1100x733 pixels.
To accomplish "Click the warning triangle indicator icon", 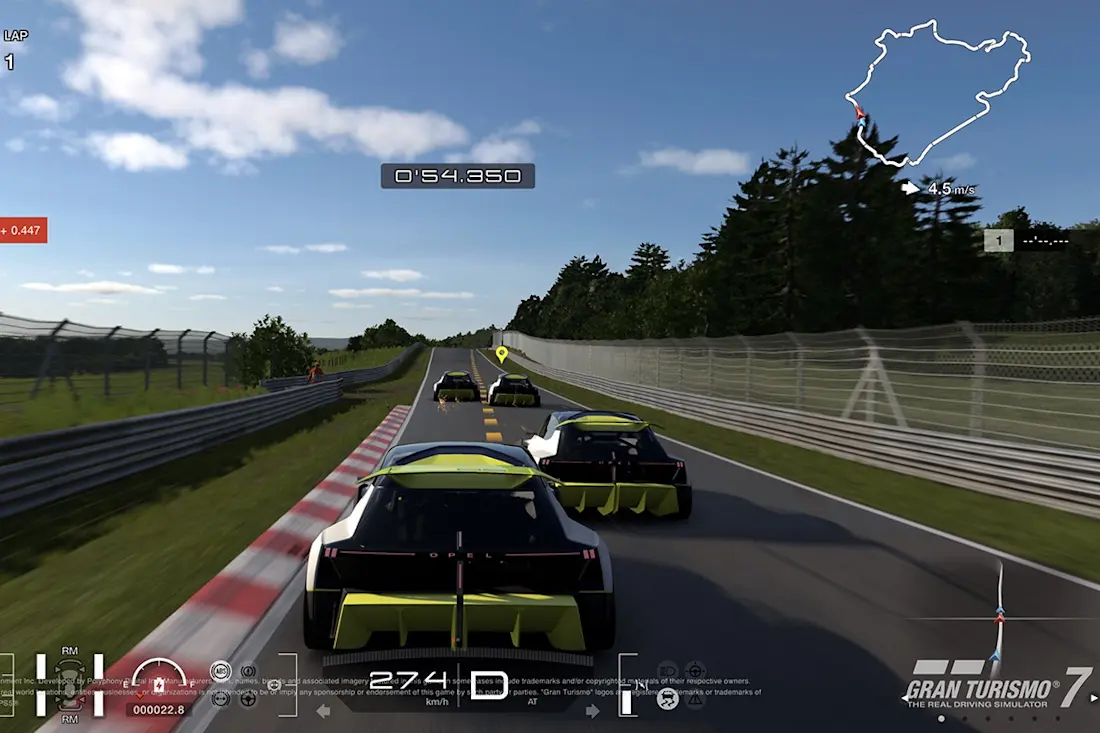I will coord(696,699).
